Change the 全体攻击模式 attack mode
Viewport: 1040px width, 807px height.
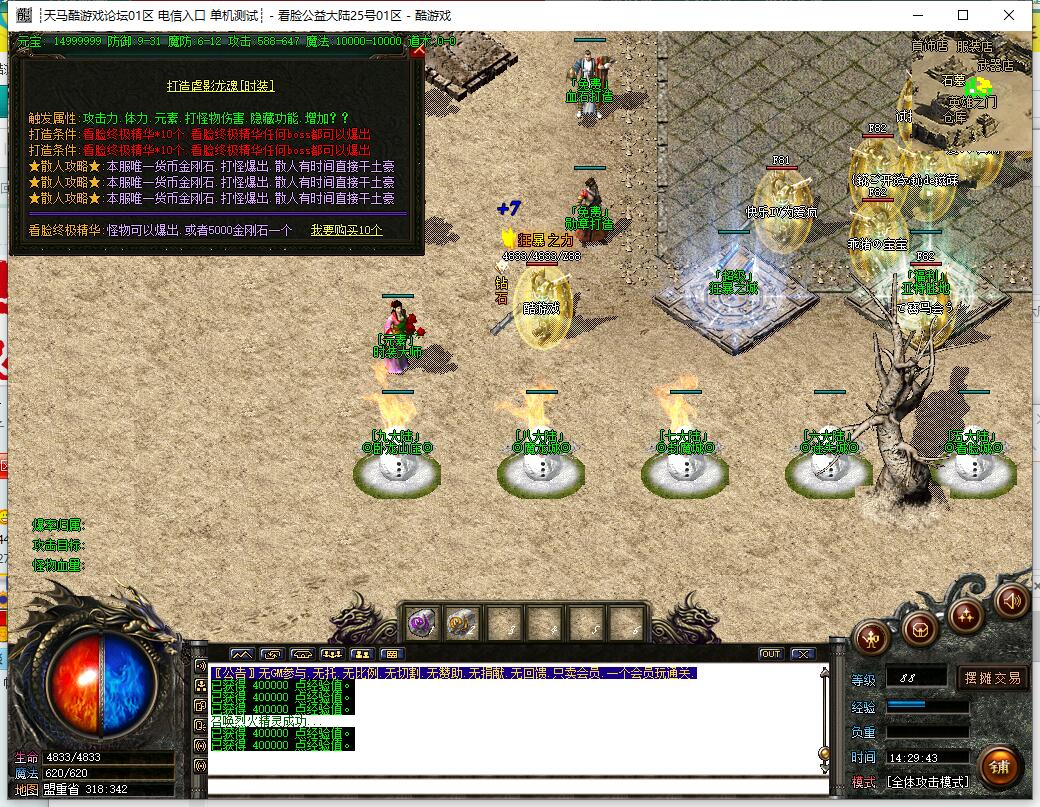pyautogui.click(x=927, y=782)
